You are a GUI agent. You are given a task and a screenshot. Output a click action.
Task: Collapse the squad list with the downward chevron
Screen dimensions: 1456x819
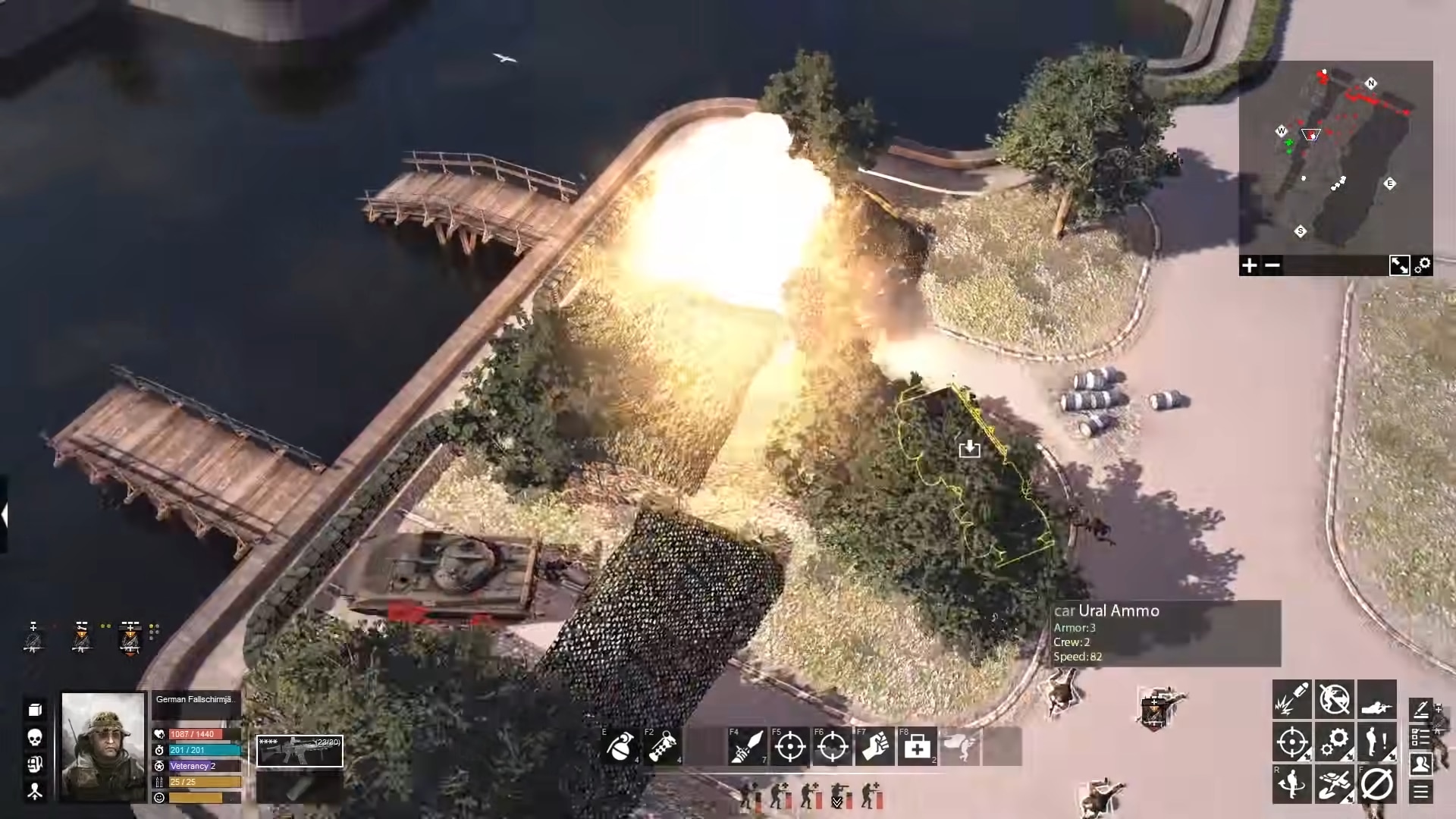pos(837,802)
